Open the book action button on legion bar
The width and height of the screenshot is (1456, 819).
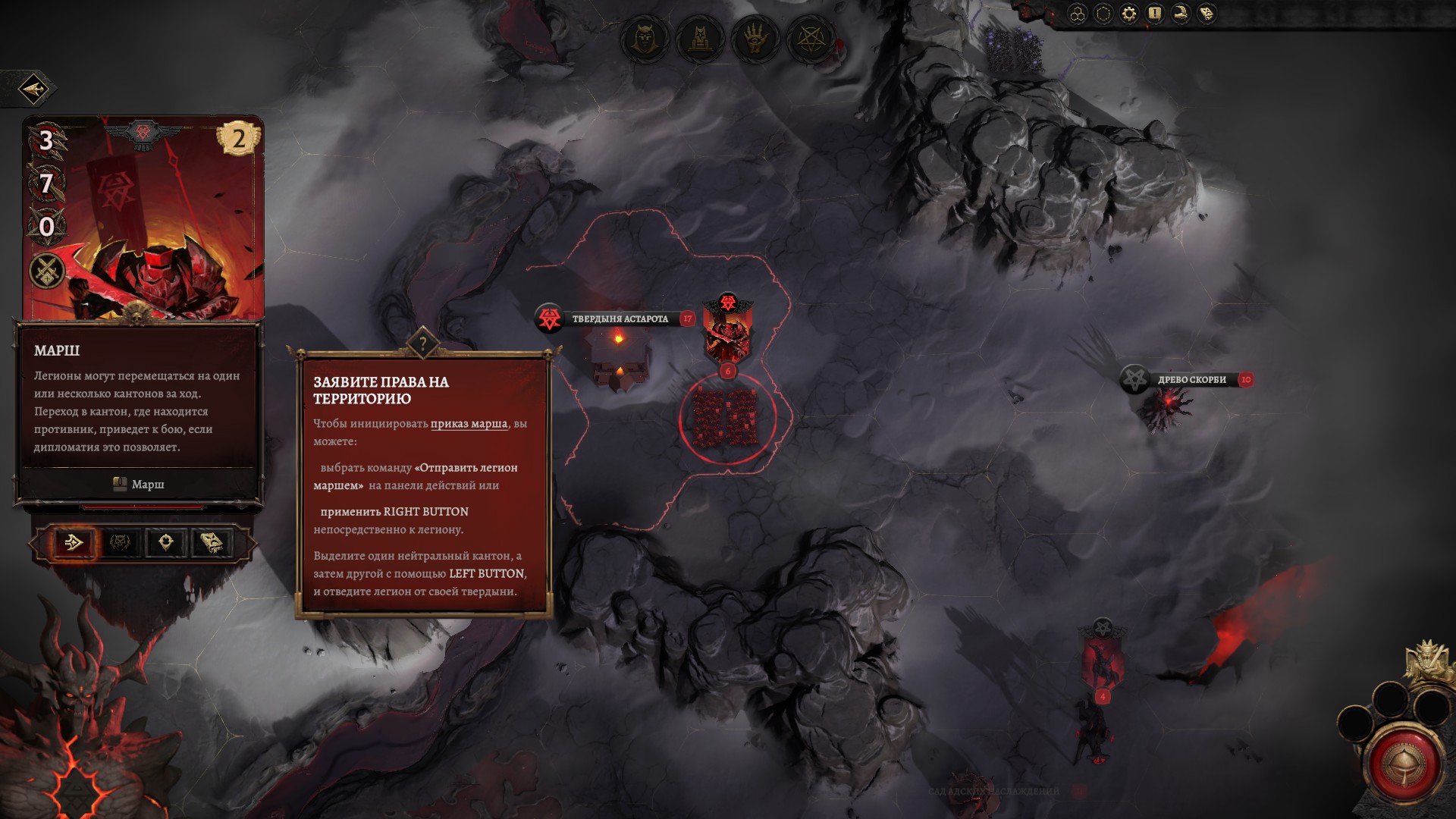[212, 542]
